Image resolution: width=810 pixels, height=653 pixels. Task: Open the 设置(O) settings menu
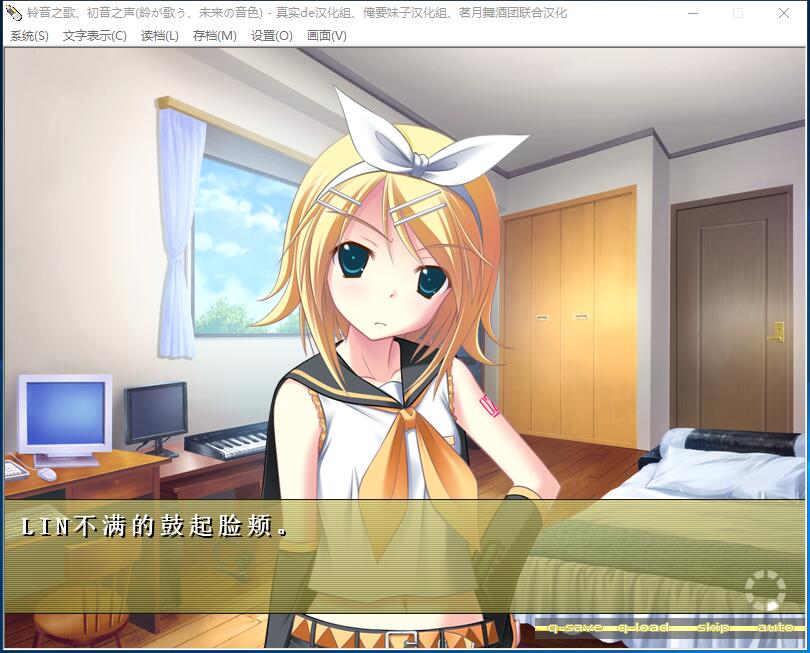coord(271,36)
